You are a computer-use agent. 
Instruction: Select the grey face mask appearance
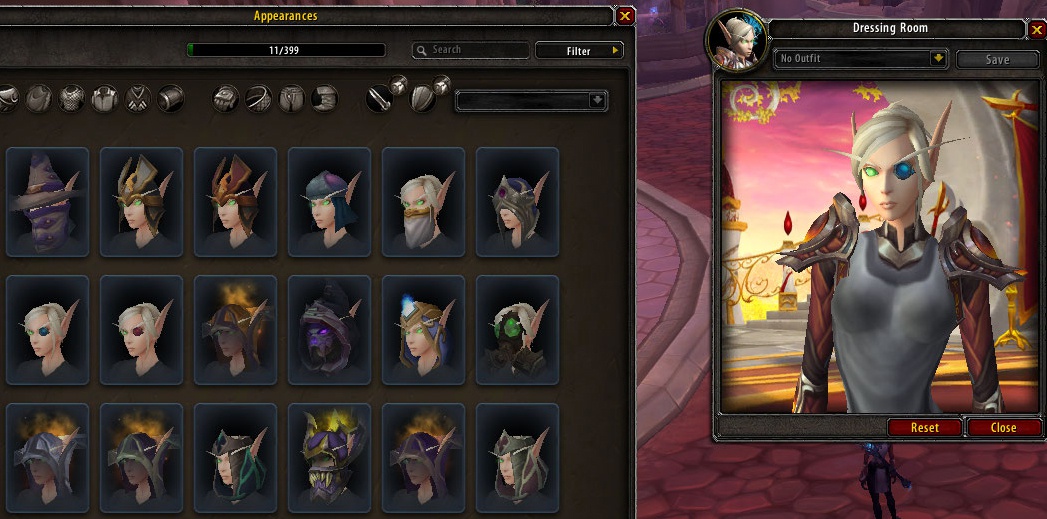click(x=423, y=202)
